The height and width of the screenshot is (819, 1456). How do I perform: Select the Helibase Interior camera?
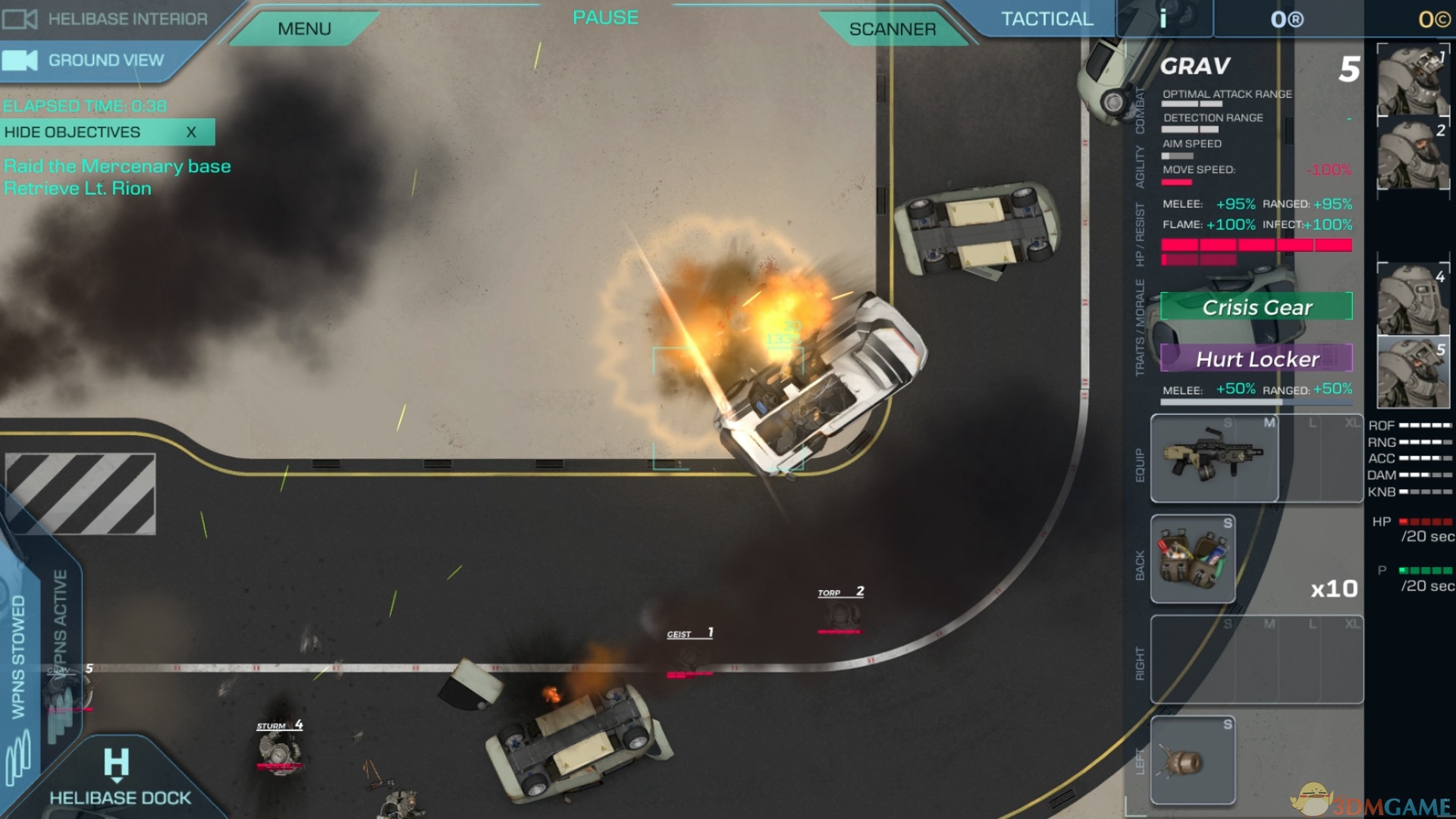point(106,19)
